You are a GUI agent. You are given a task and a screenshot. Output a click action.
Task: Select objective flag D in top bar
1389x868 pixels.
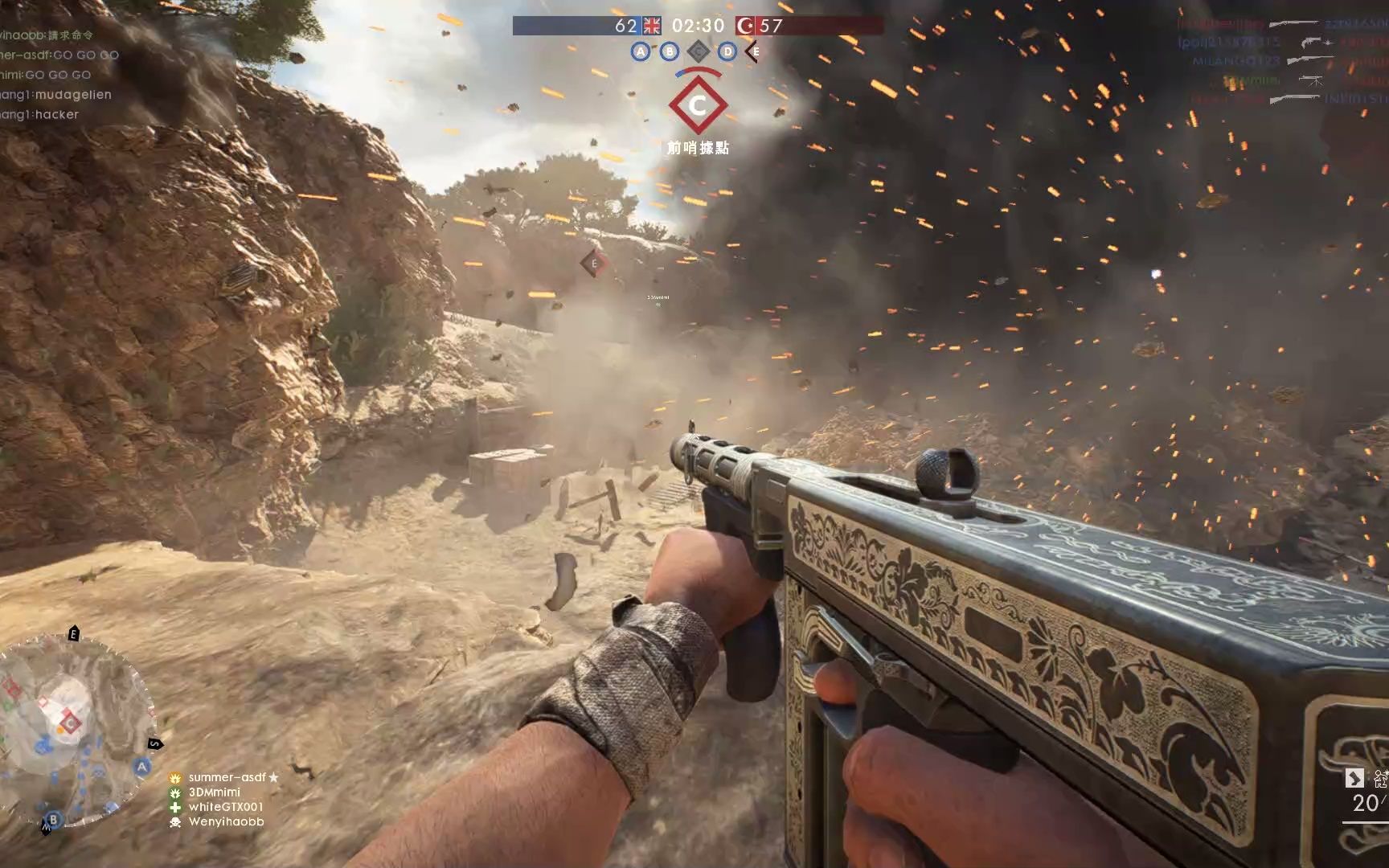[727, 52]
